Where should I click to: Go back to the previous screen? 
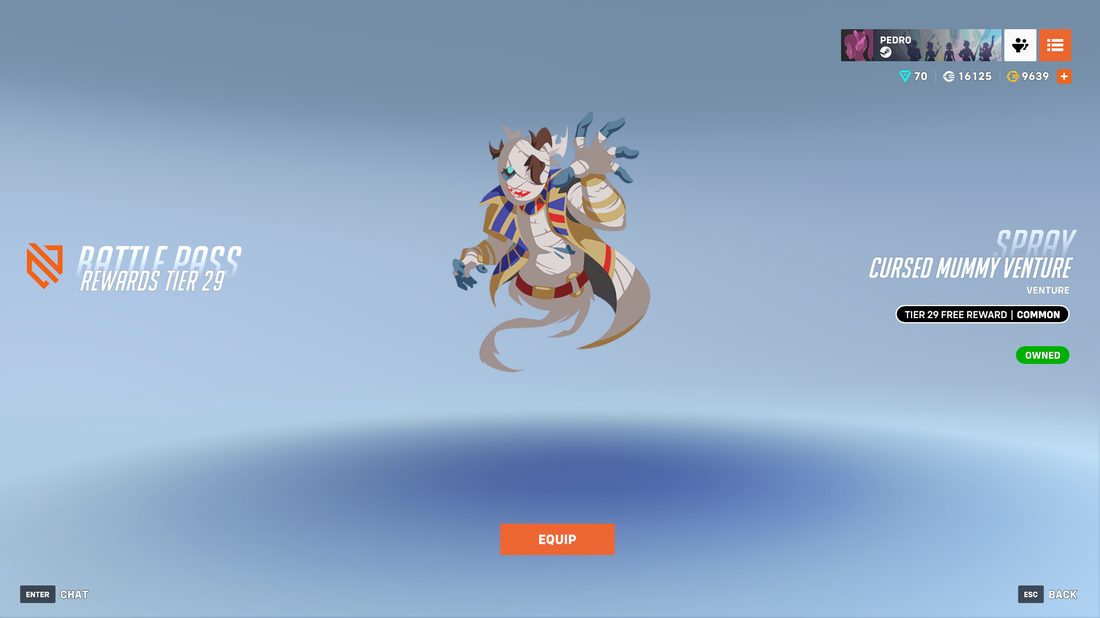[1047, 594]
